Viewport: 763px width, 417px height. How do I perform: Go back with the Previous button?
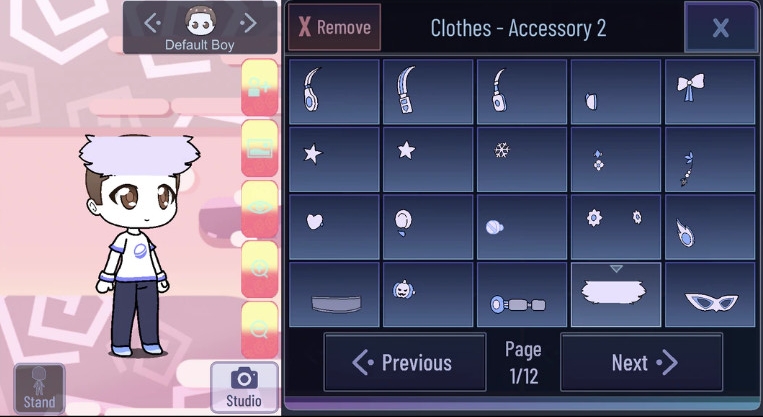(x=404, y=362)
